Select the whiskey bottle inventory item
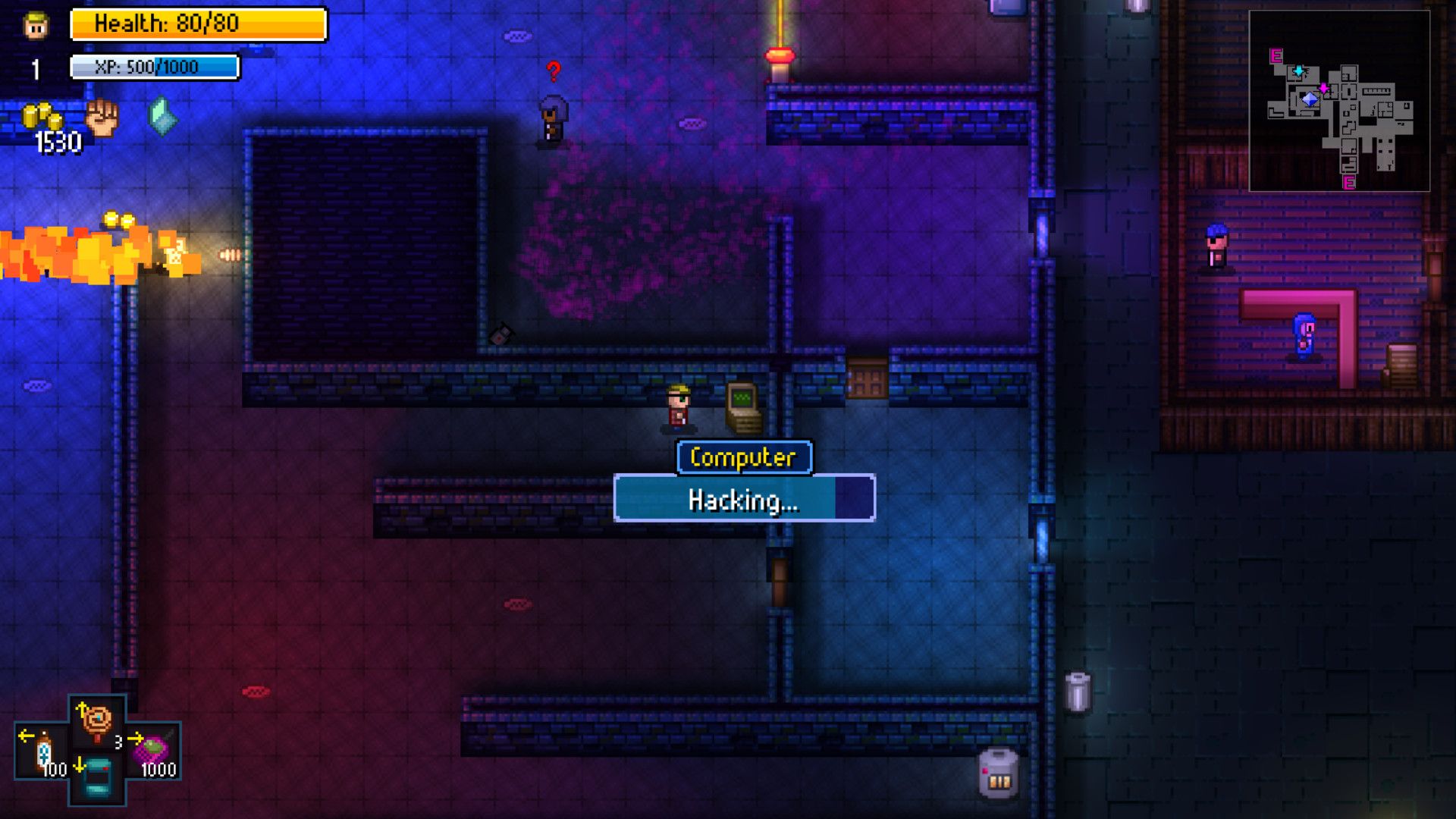Screen dimensions: 1456x819 45,748
